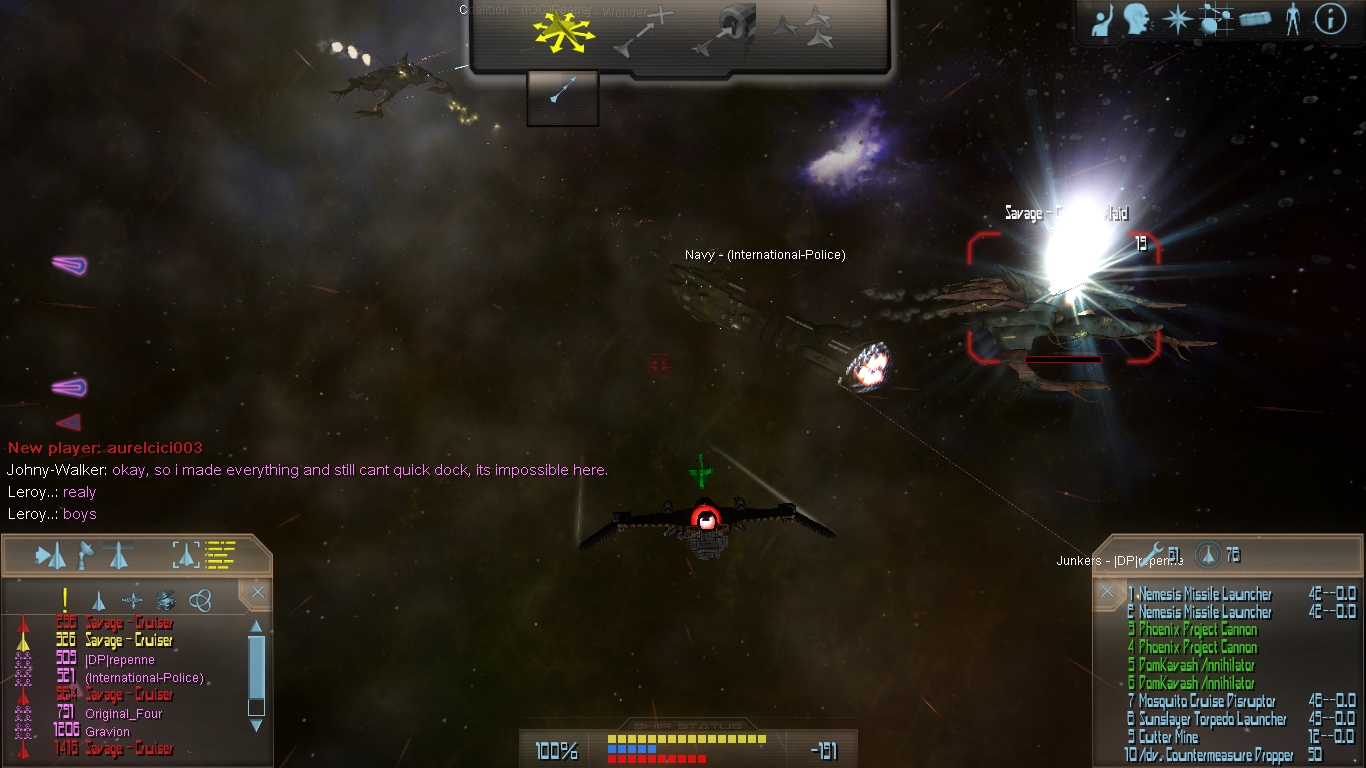
Task: Select the yellow Free Flight maneuver icon
Action: point(563,33)
